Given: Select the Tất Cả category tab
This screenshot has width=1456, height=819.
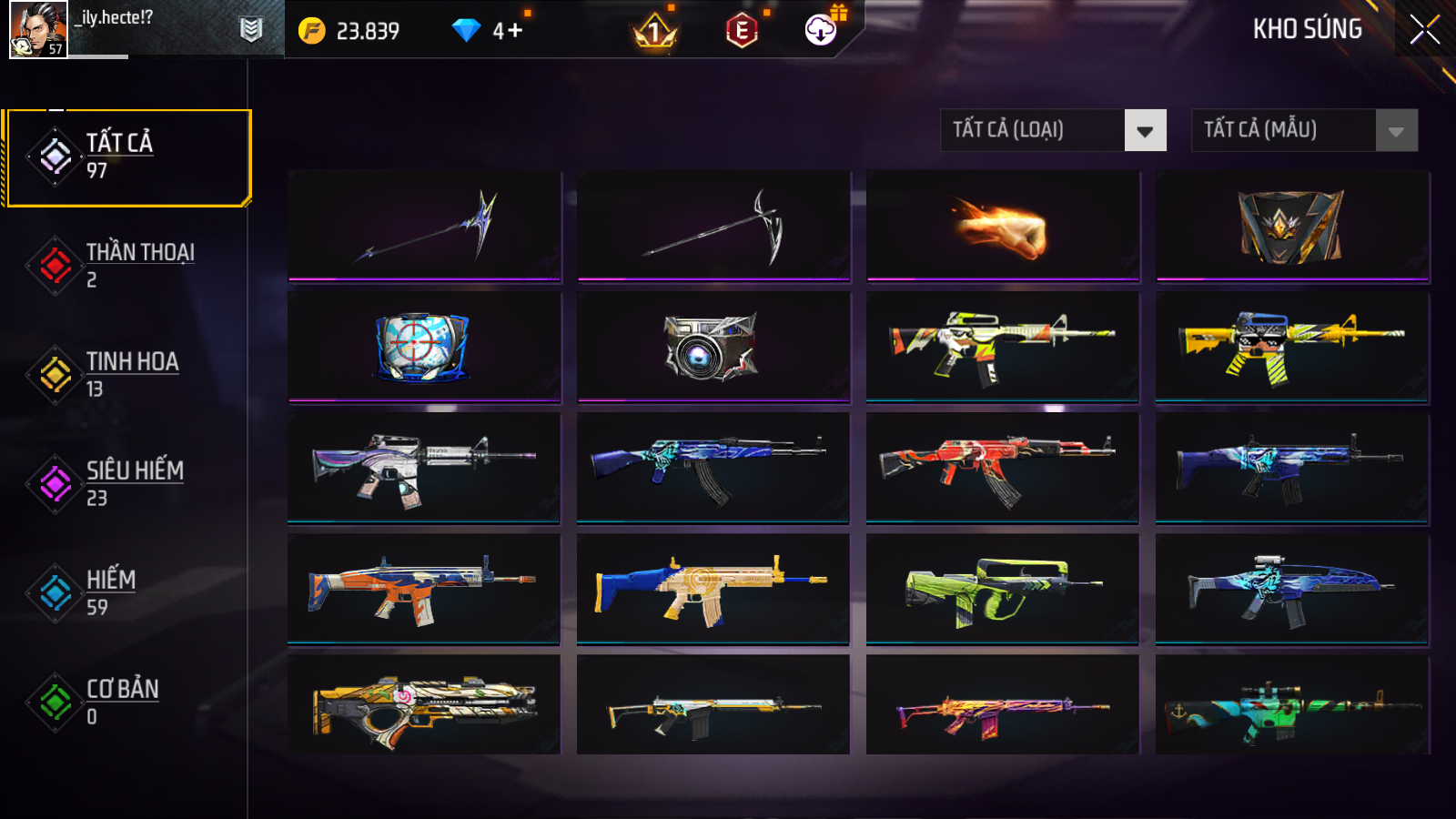Looking at the screenshot, I should coord(127,157).
